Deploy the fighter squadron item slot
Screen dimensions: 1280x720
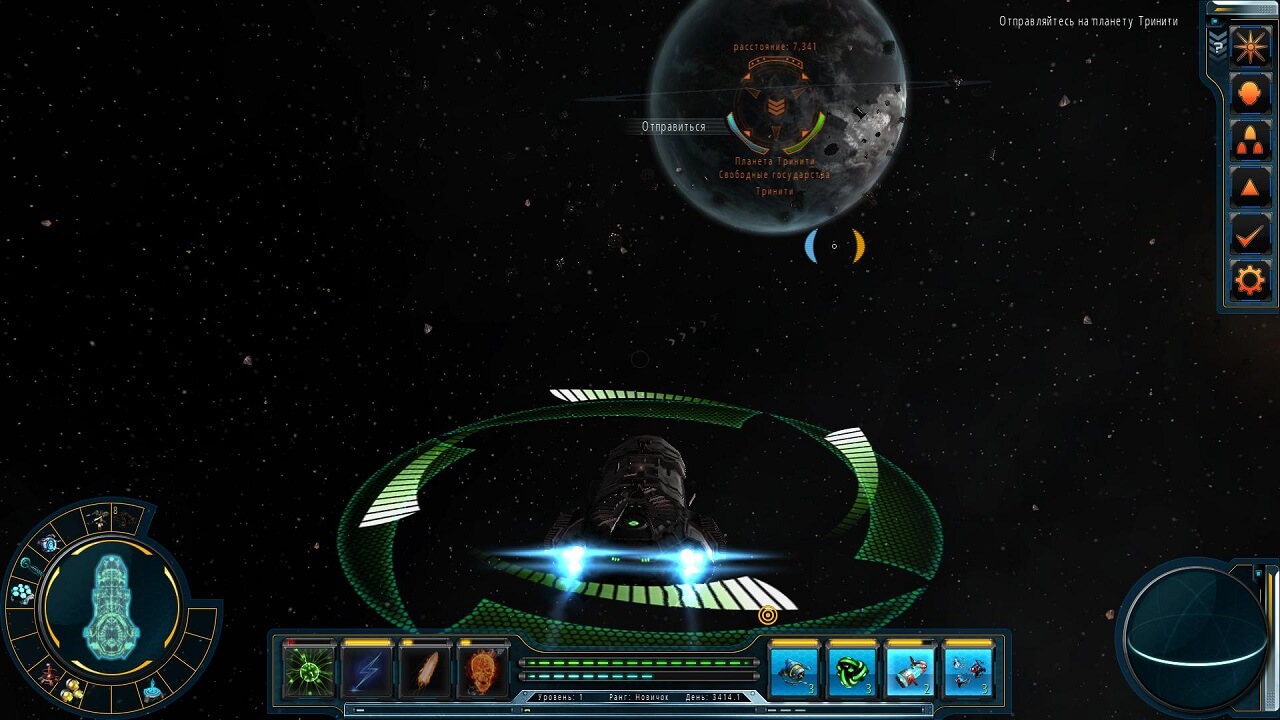[x=969, y=670]
